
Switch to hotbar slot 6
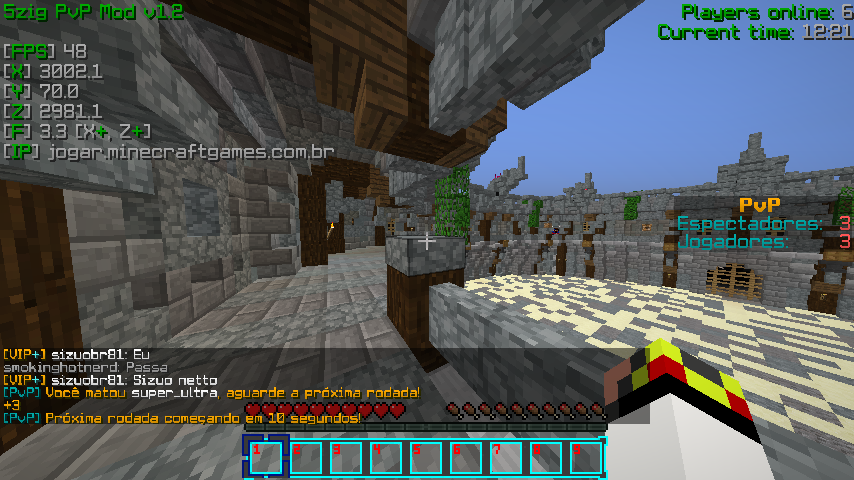pos(465,457)
